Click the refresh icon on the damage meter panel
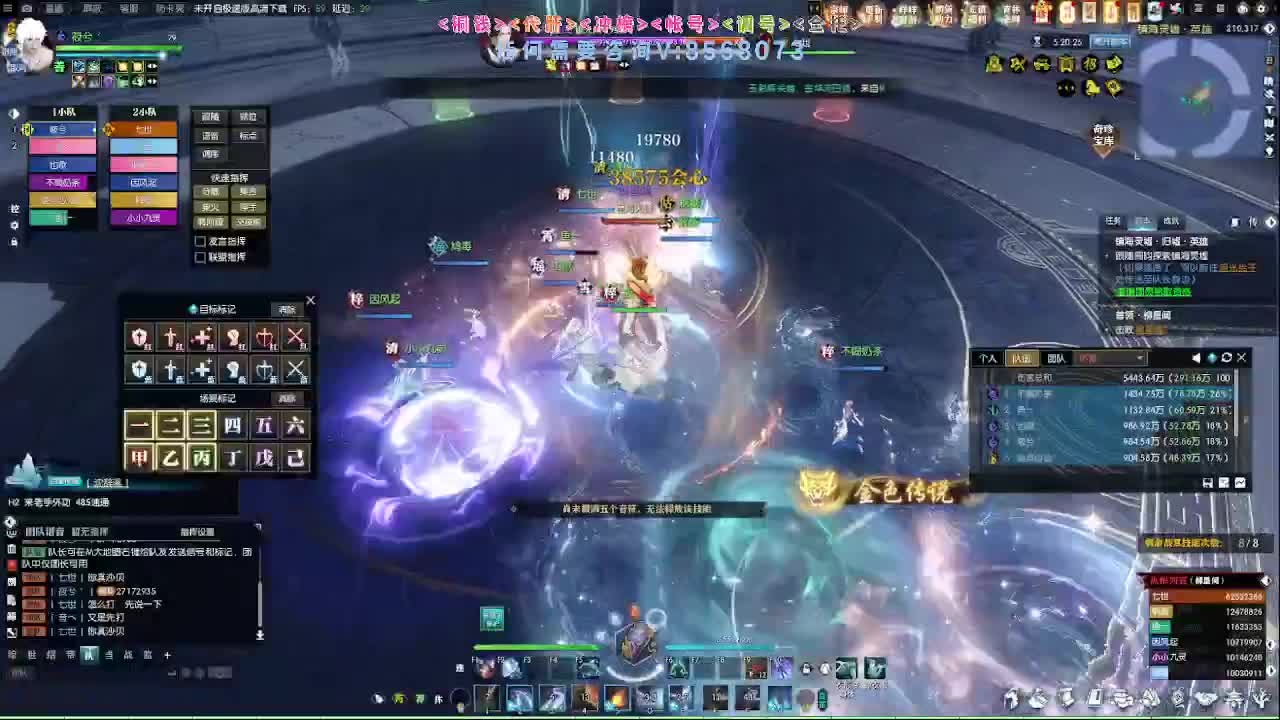1280x720 pixels. 1225,358
